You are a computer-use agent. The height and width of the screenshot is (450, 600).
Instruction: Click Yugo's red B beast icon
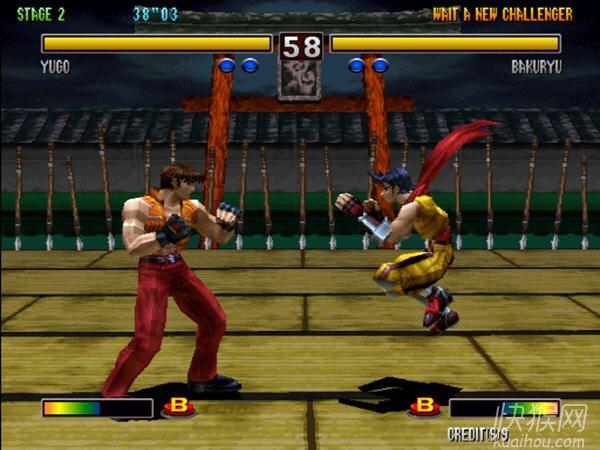coord(178,407)
